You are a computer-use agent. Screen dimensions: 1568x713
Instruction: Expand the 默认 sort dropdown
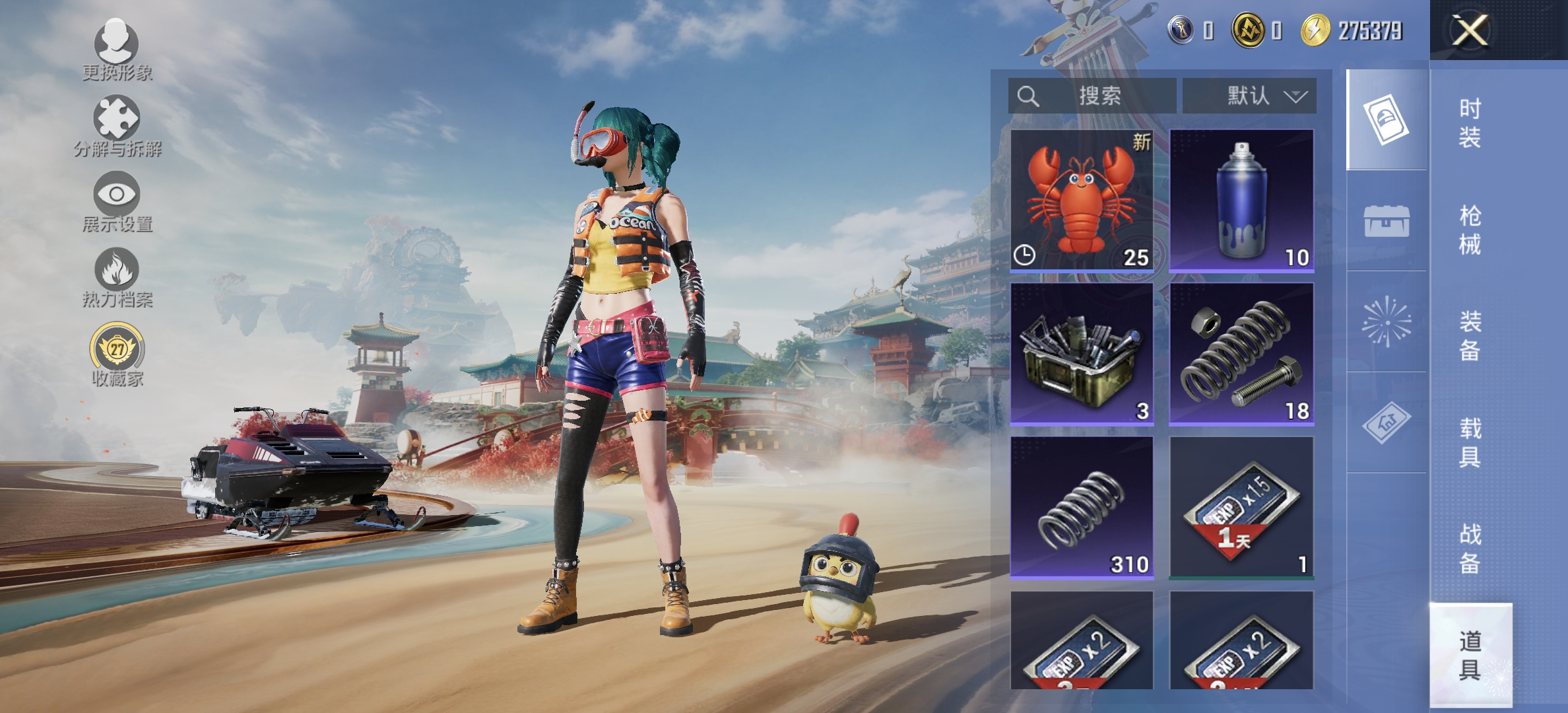tap(1249, 96)
